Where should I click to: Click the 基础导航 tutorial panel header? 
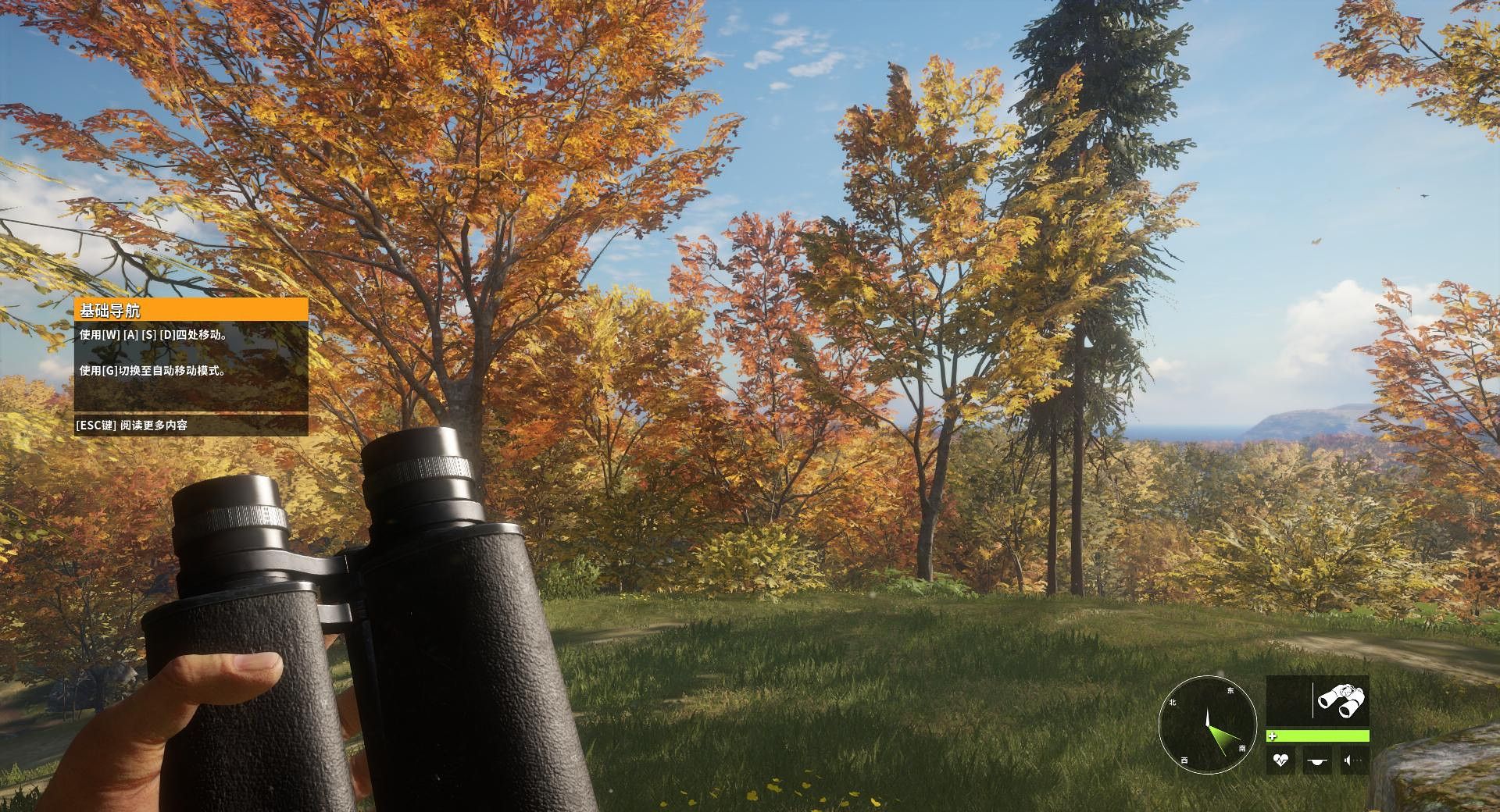(x=191, y=310)
